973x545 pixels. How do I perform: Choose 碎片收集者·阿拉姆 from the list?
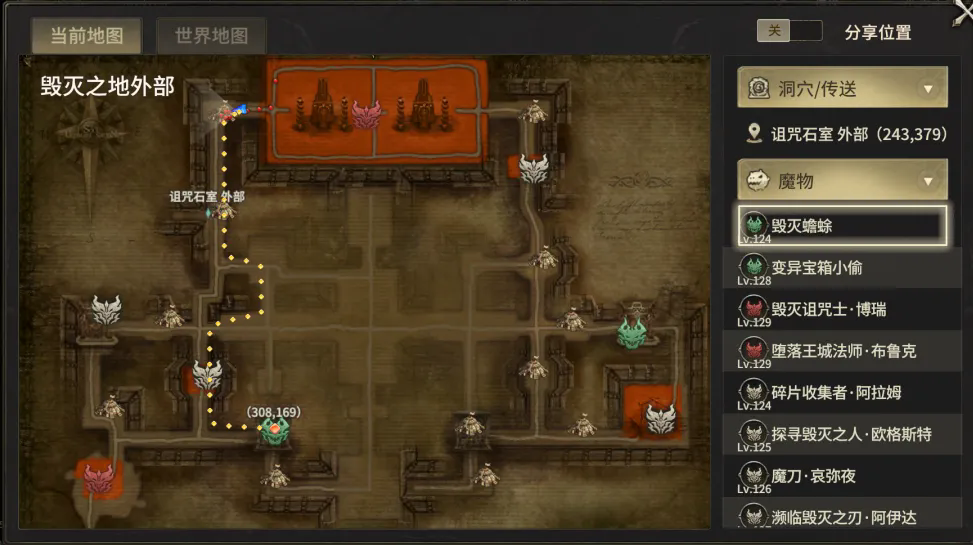pos(841,393)
